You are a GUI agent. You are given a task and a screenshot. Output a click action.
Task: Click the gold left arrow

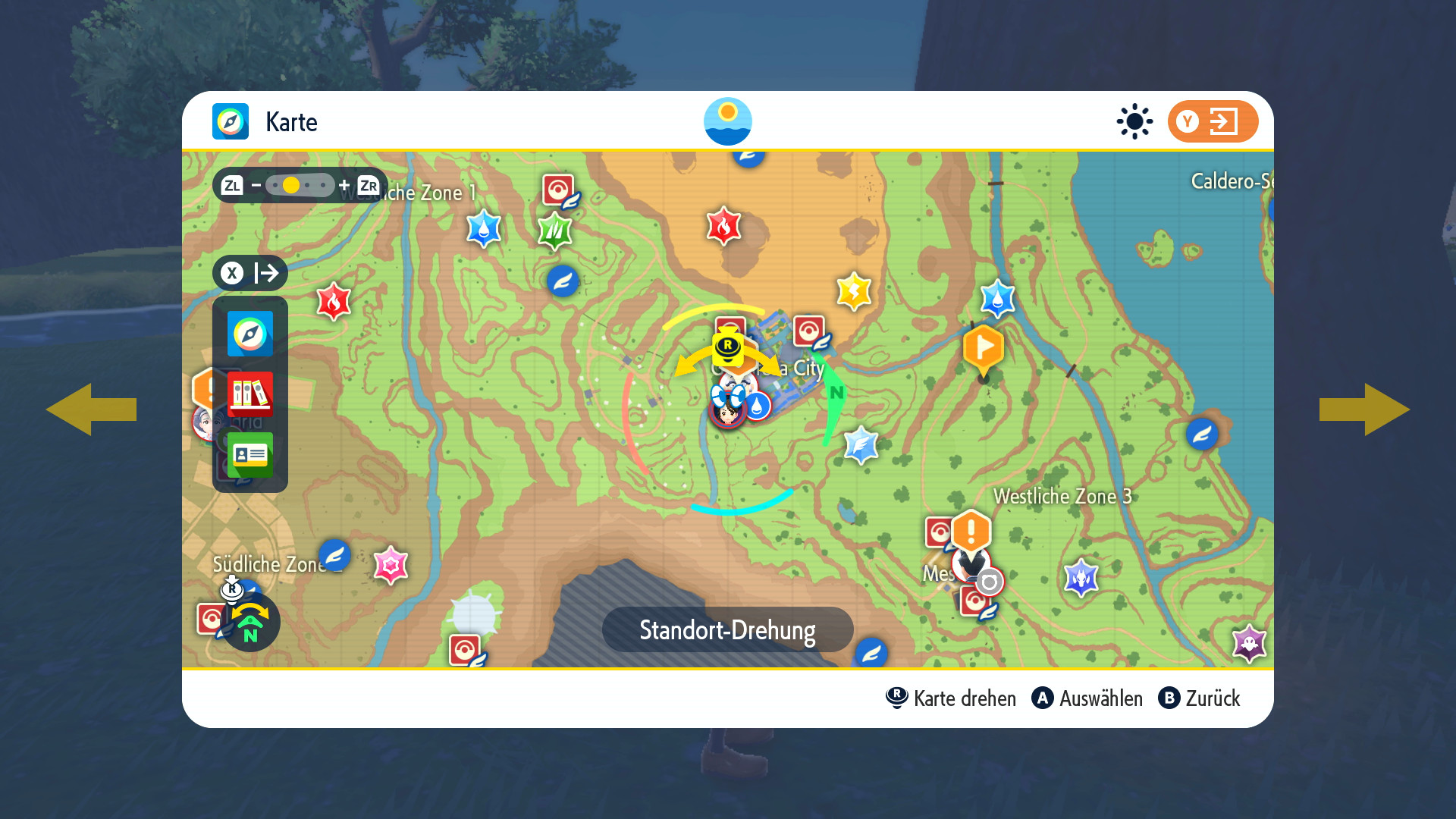[x=91, y=409]
